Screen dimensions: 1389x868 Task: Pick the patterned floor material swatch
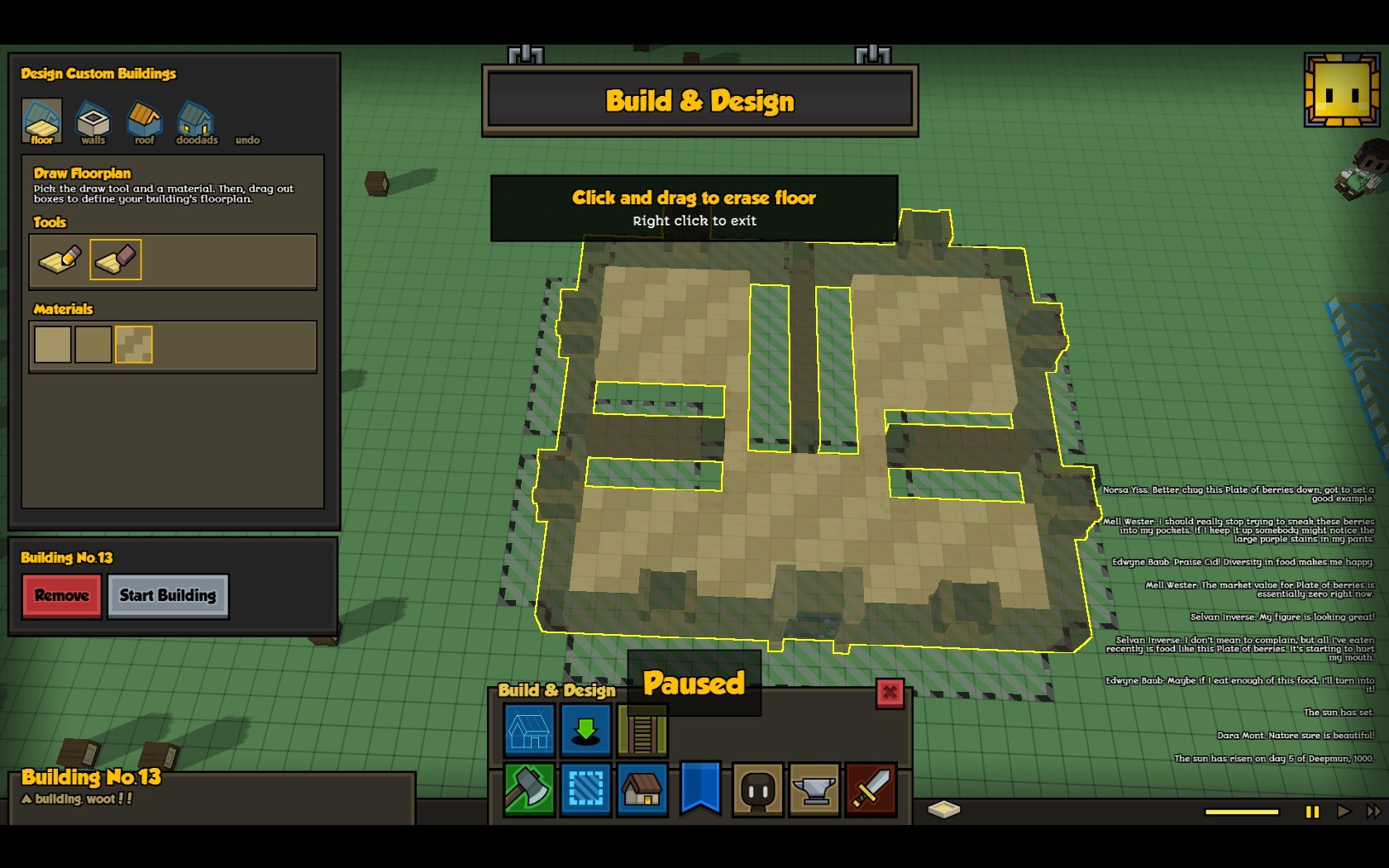point(134,345)
